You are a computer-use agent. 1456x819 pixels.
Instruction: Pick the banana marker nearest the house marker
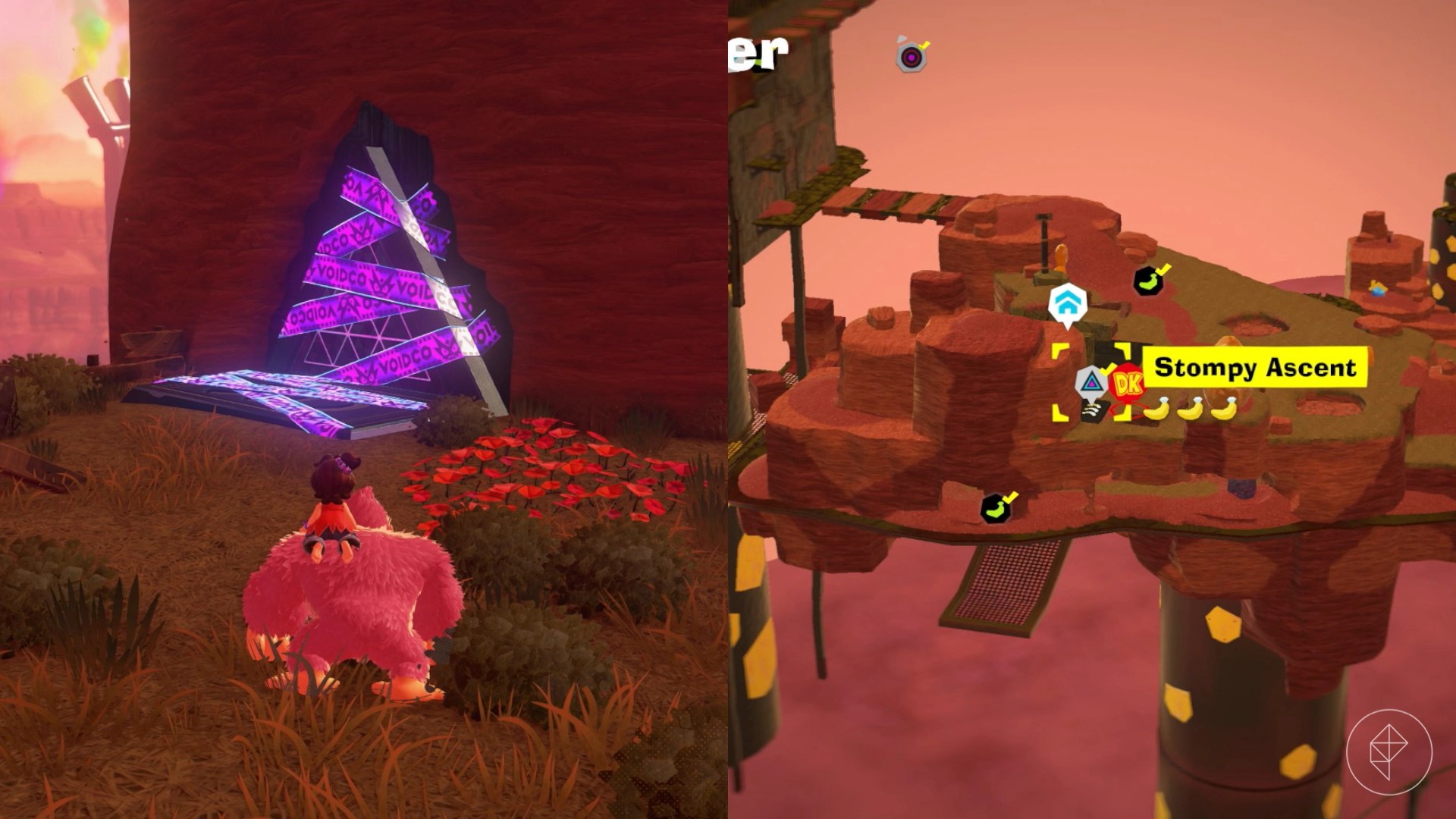1148,281
